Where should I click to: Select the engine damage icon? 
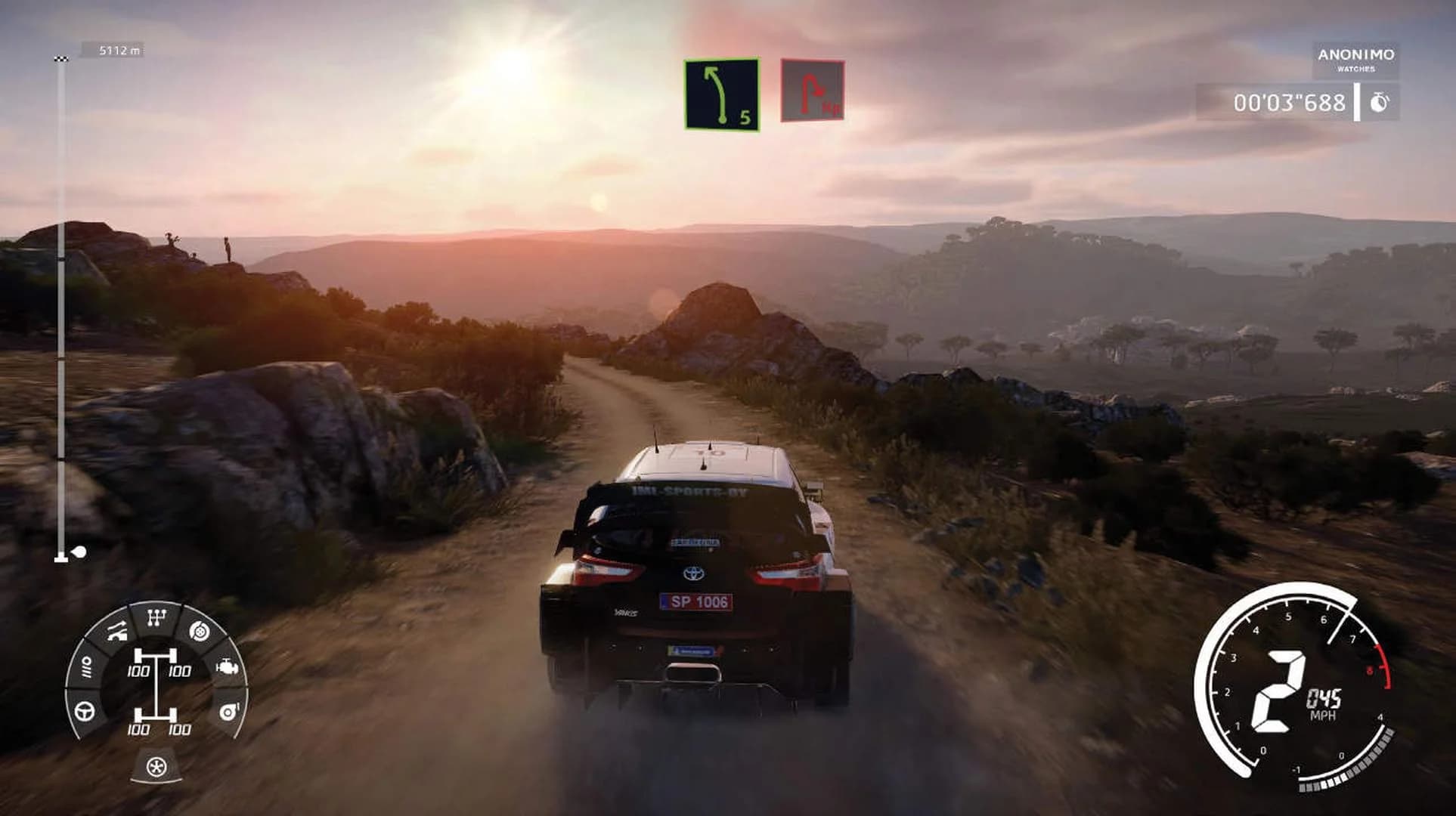point(228,667)
